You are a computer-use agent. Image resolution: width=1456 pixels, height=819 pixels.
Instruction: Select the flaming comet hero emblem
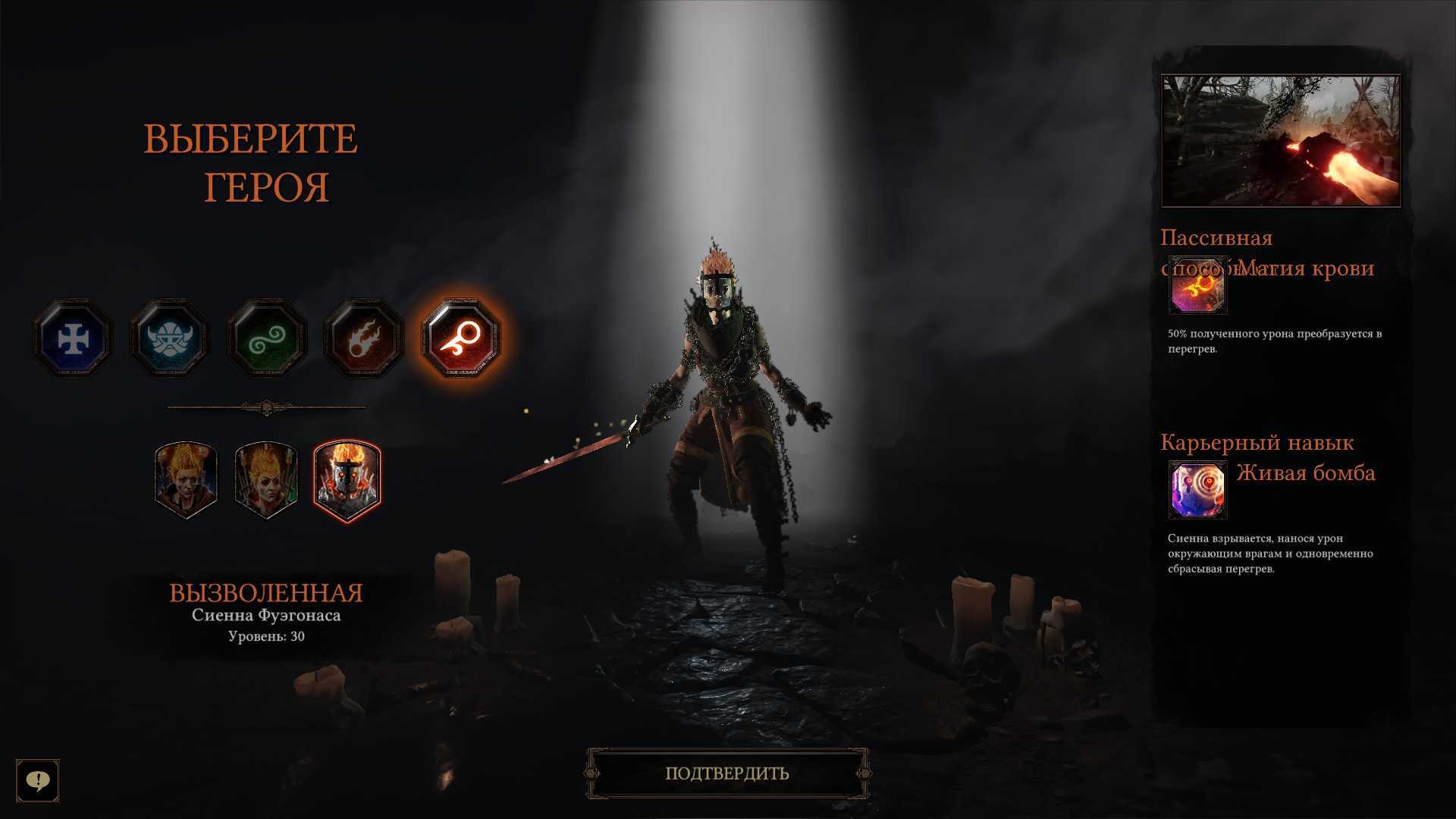[x=364, y=338]
